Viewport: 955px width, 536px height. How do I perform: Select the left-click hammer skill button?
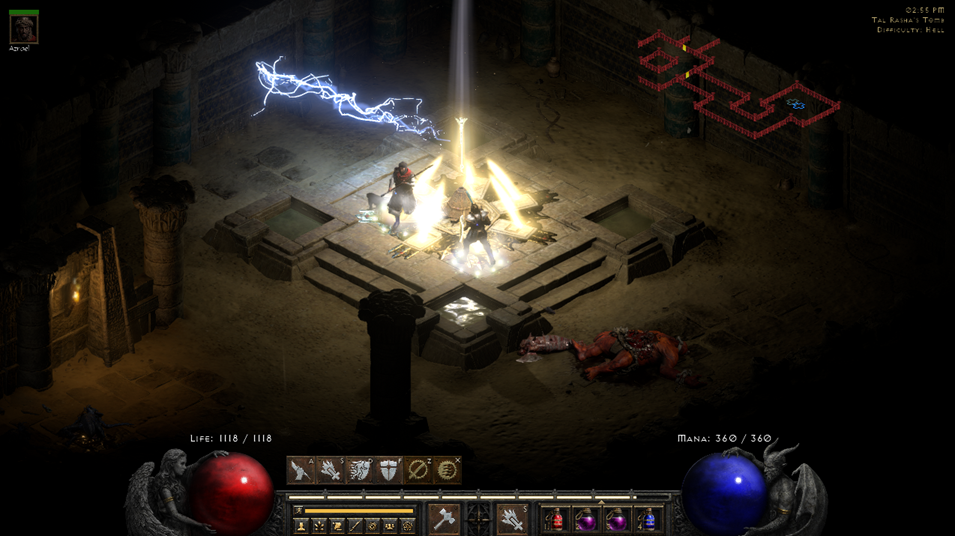(x=443, y=519)
